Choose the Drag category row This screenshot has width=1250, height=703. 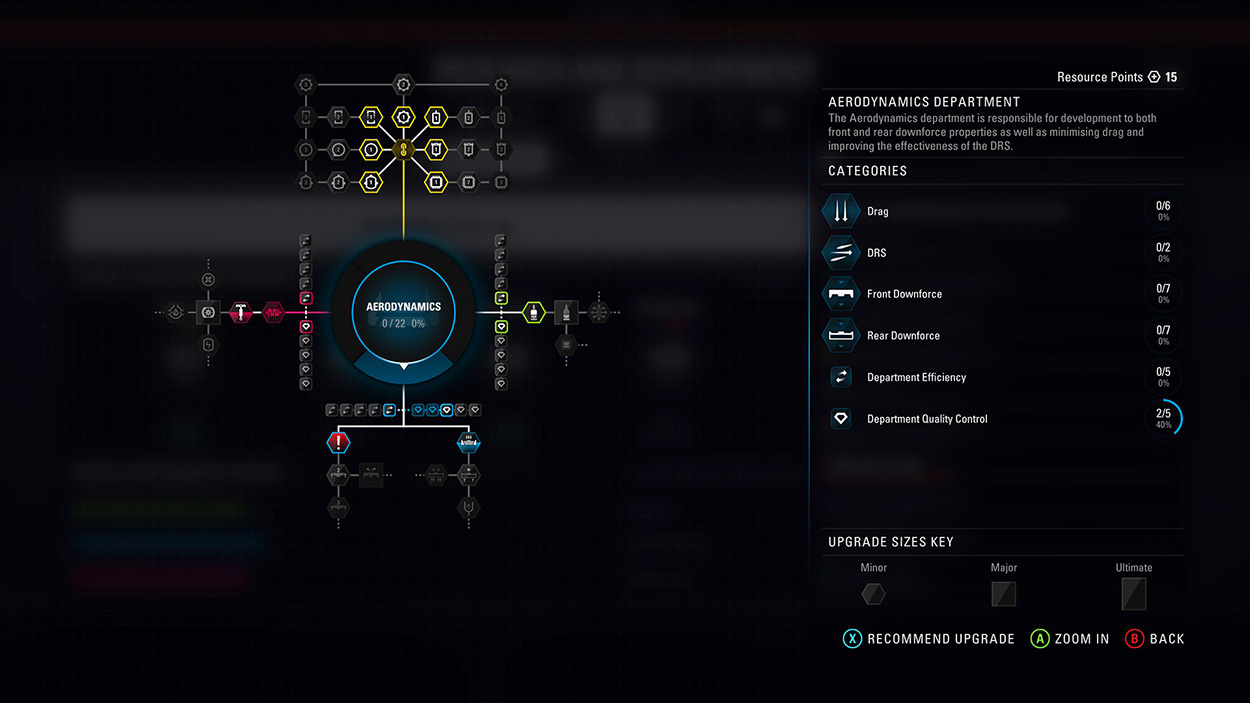pyautogui.click(x=877, y=211)
